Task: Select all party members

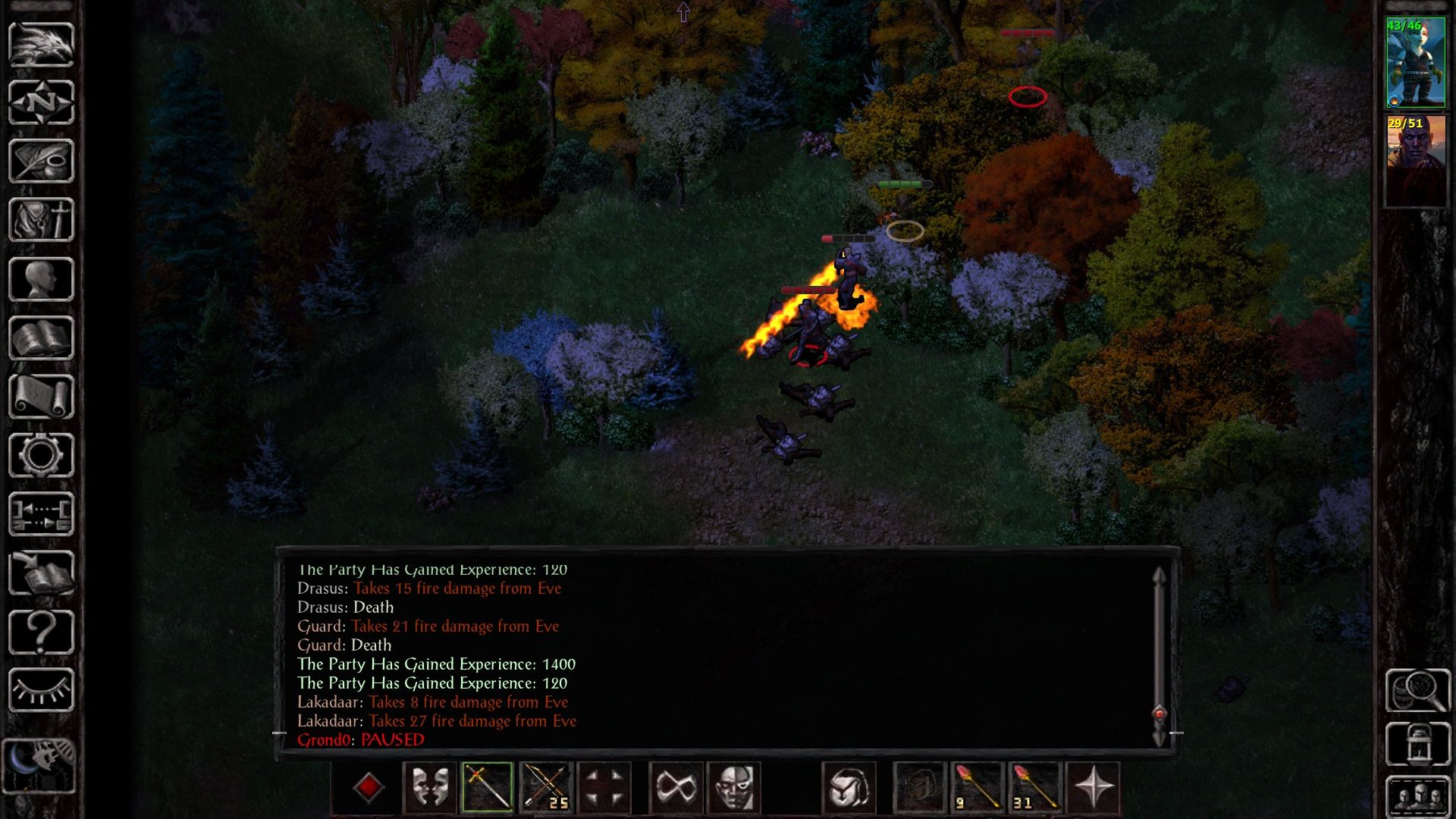Action: pyautogui.click(x=1417, y=796)
